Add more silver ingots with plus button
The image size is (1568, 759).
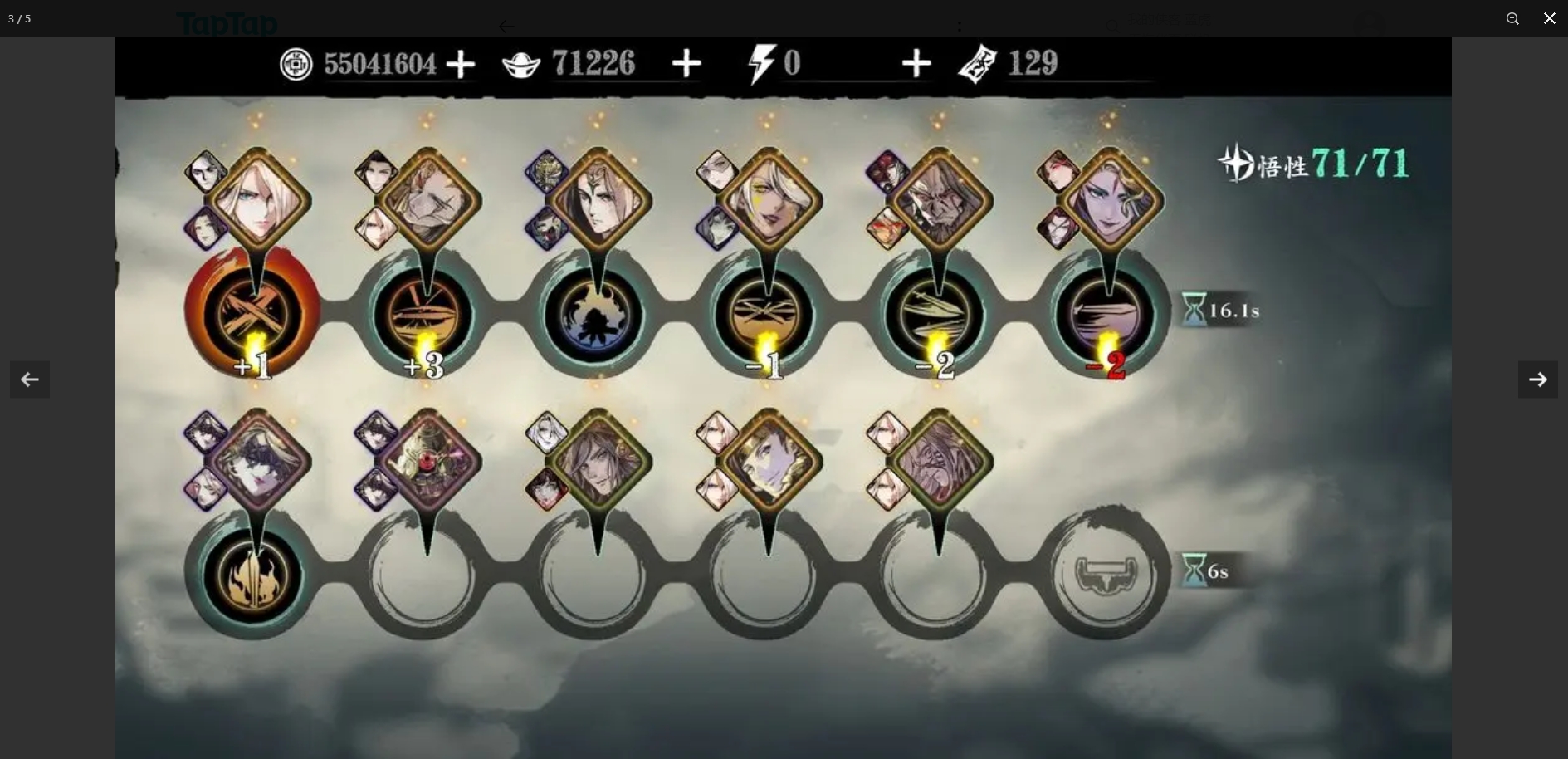pyautogui.click(x=686, y=64)
